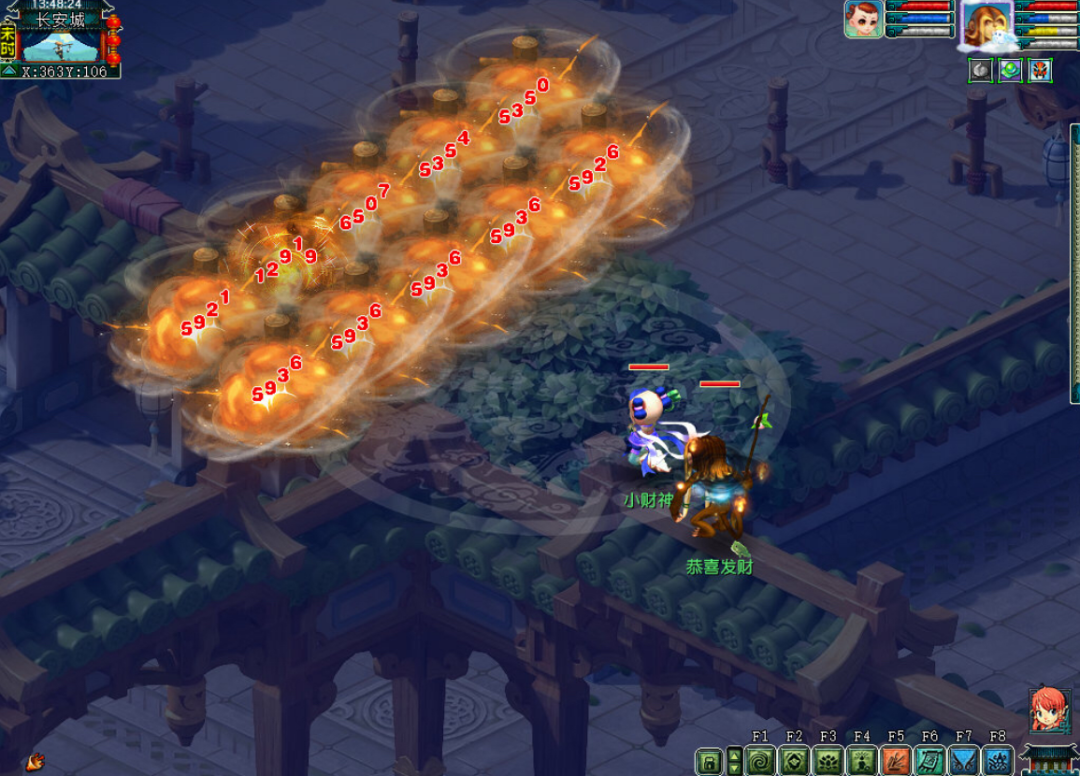The width and height of the screenshot is (1080, 776).
Task: Activate the F3 lotus skill
Action: point(828,761)
